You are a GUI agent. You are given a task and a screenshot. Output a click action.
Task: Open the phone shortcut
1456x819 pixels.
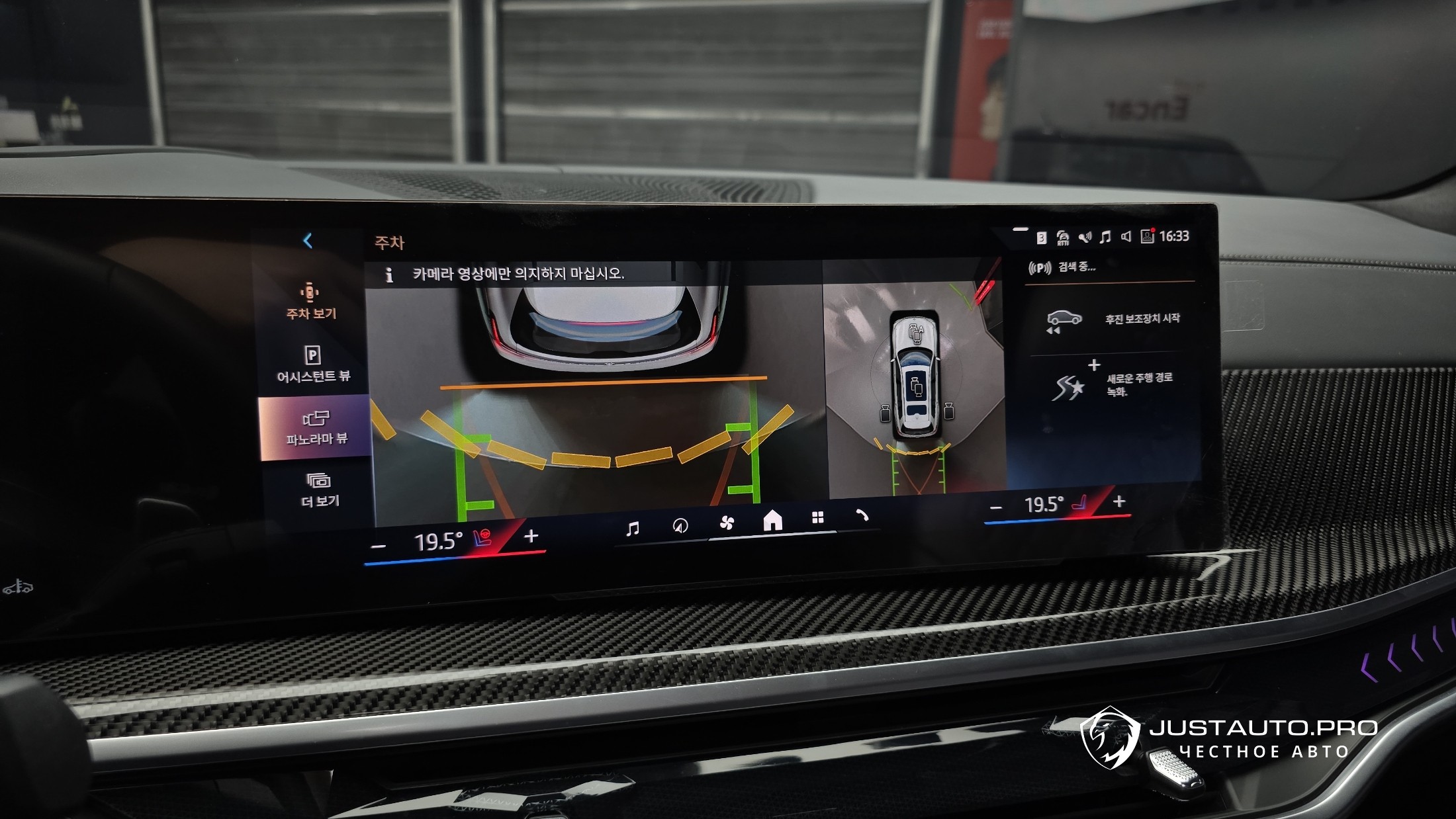click(x=862, y=515)
